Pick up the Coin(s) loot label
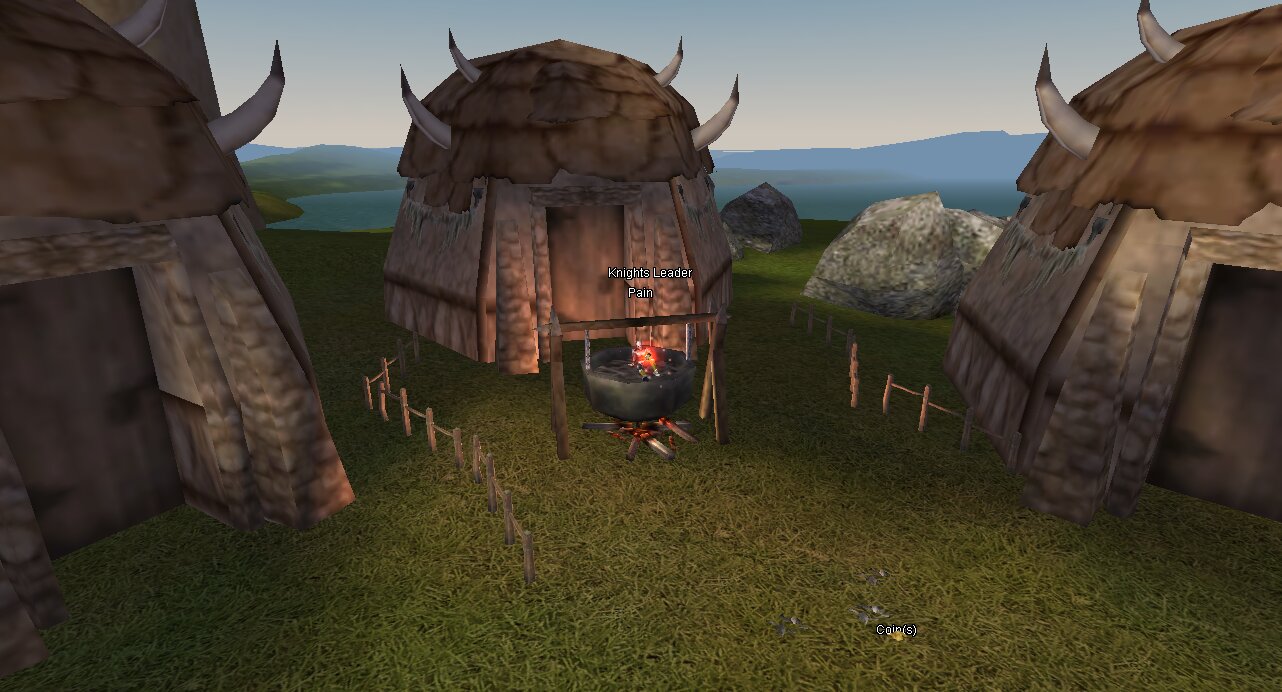The height and width of the screenshot is (692, 1282). [895, 630]
